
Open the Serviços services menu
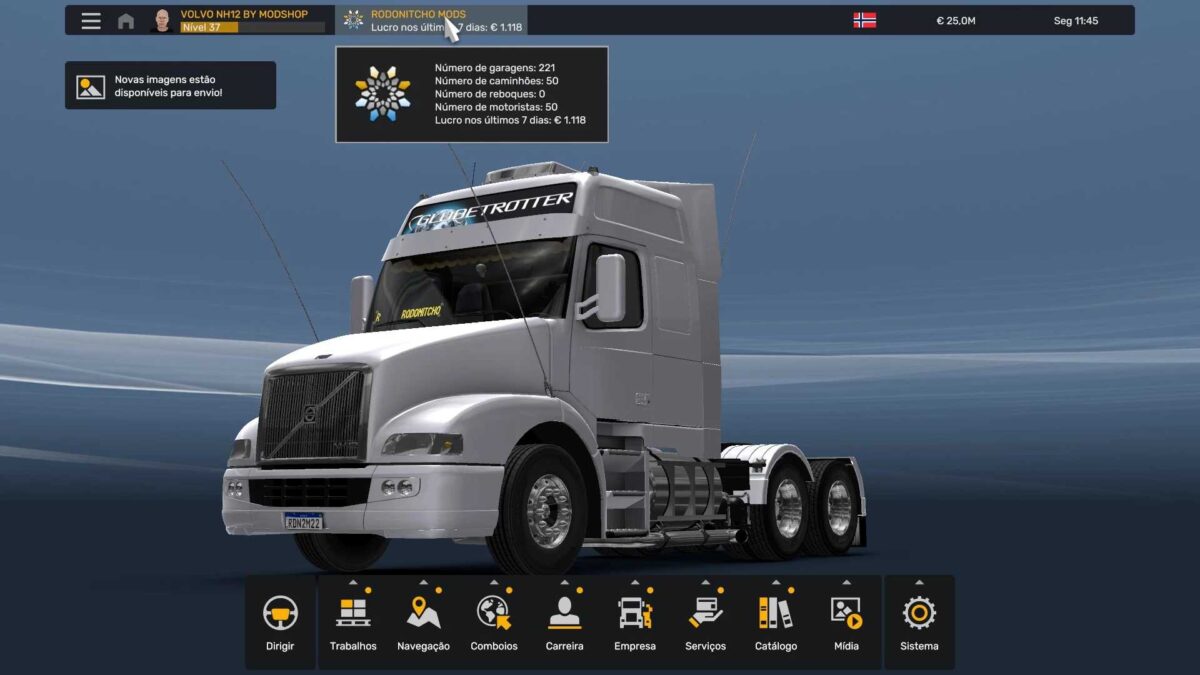(705, 622)
